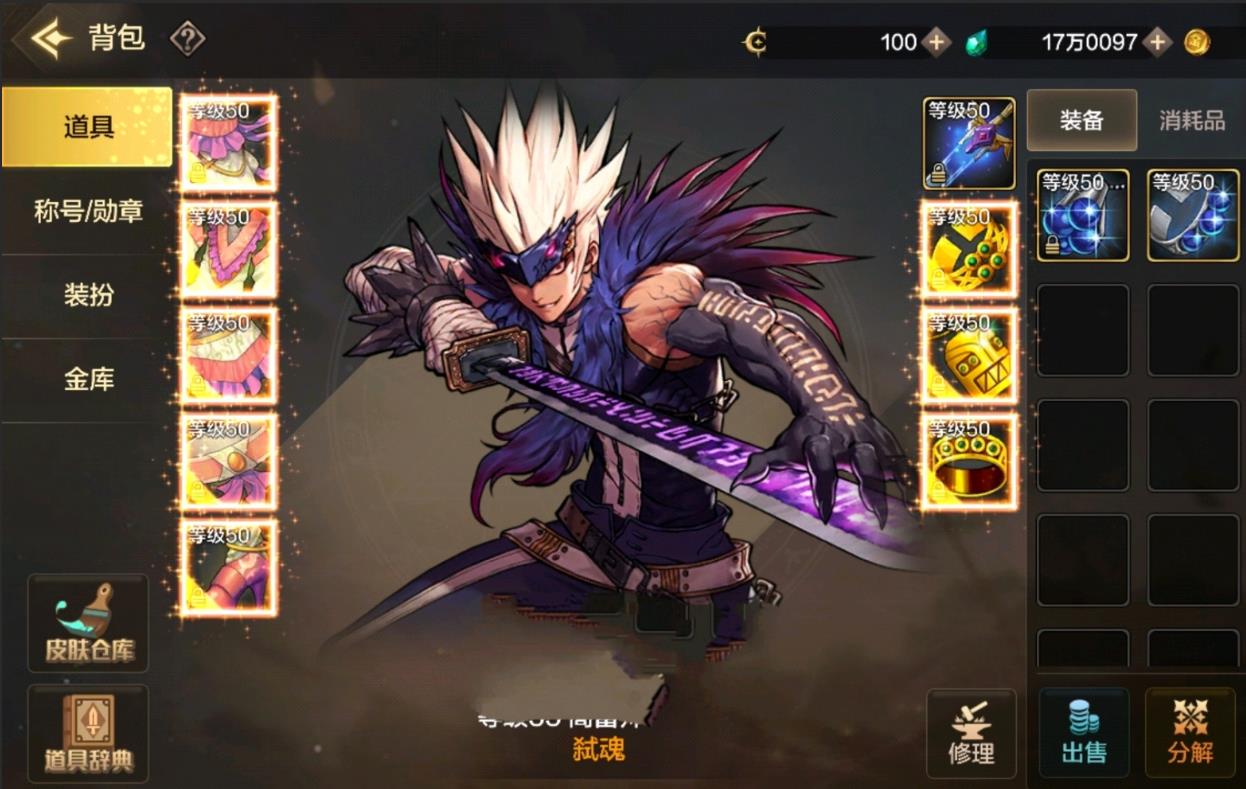Select the equipped gold ring slot
This screenshot has width=1246, height=789.
pos(968,462)
